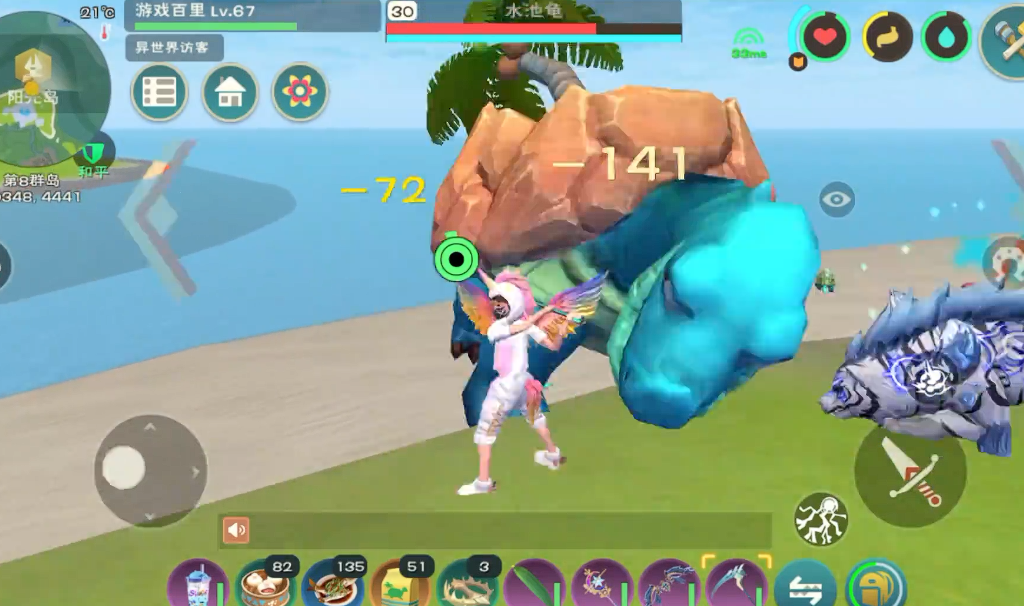Image resolution: width=1024 pixels, height=606 pixels.
Task: Open the list menu button
Action: (x=159, y=92)
